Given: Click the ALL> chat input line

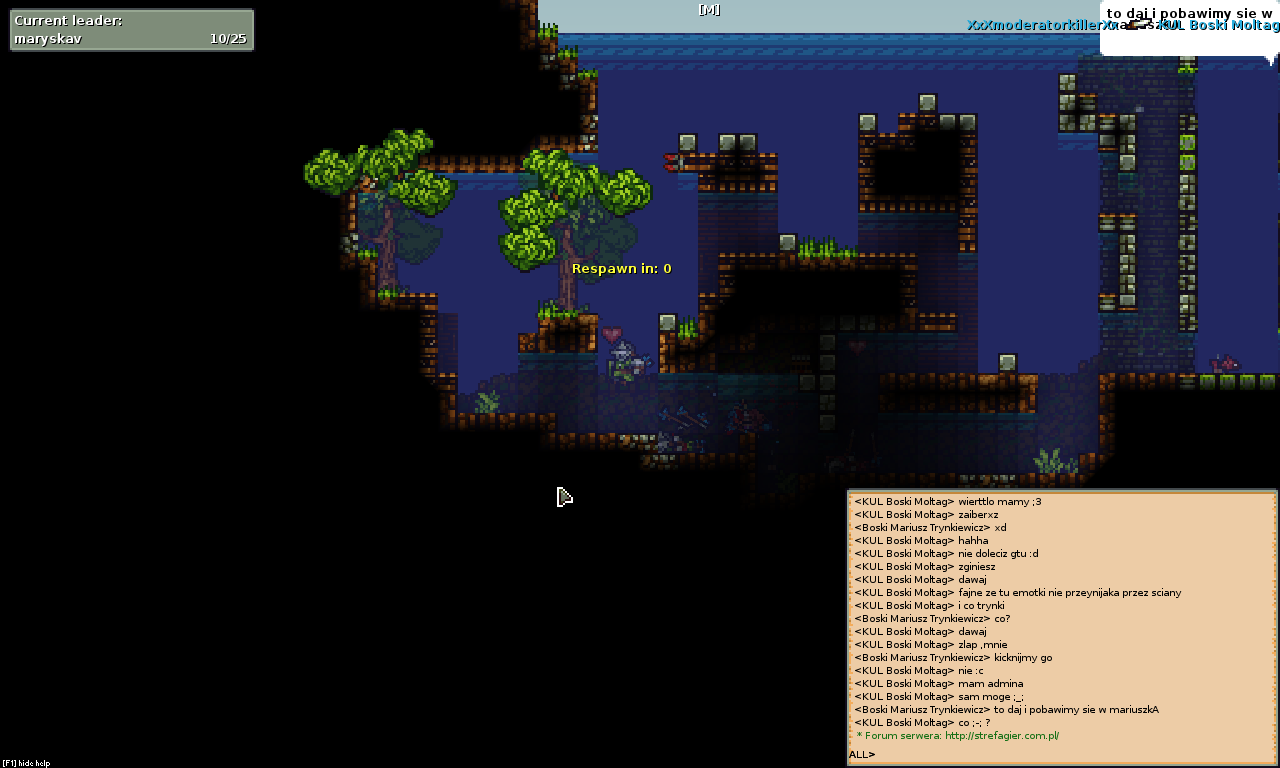Looking at the screenshot, I should (1060, 755).
